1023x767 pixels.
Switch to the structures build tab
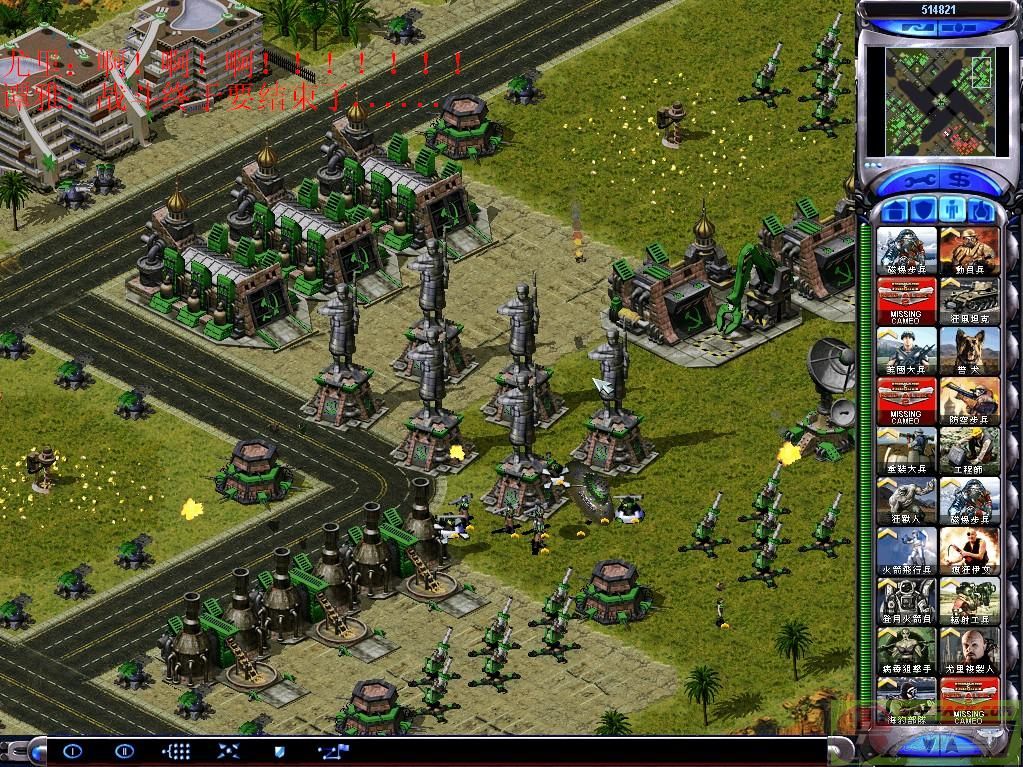896,211
